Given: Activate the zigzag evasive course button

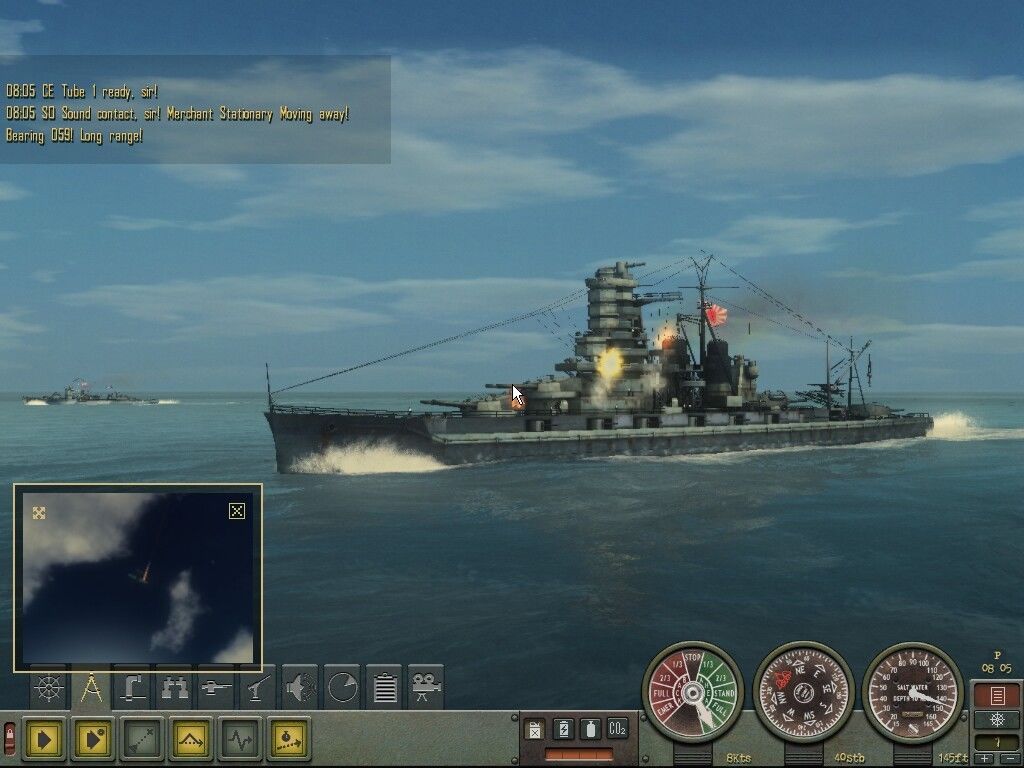Looking at the screenshot, I should pyautogui.click(x=240, y=739).
